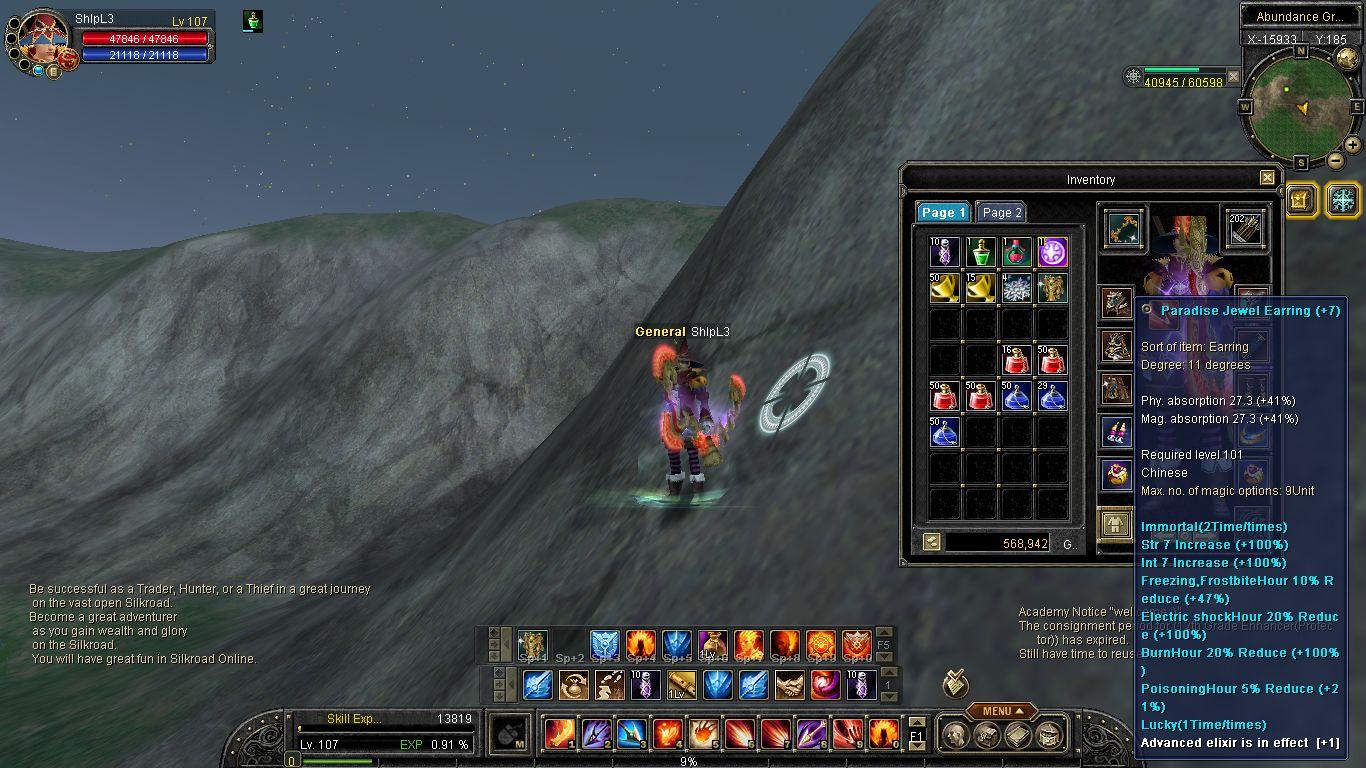Click the glowing snowflake button beside inventory
Image resolution: width=1366 pixels, height=768 pixels.
1342,199
